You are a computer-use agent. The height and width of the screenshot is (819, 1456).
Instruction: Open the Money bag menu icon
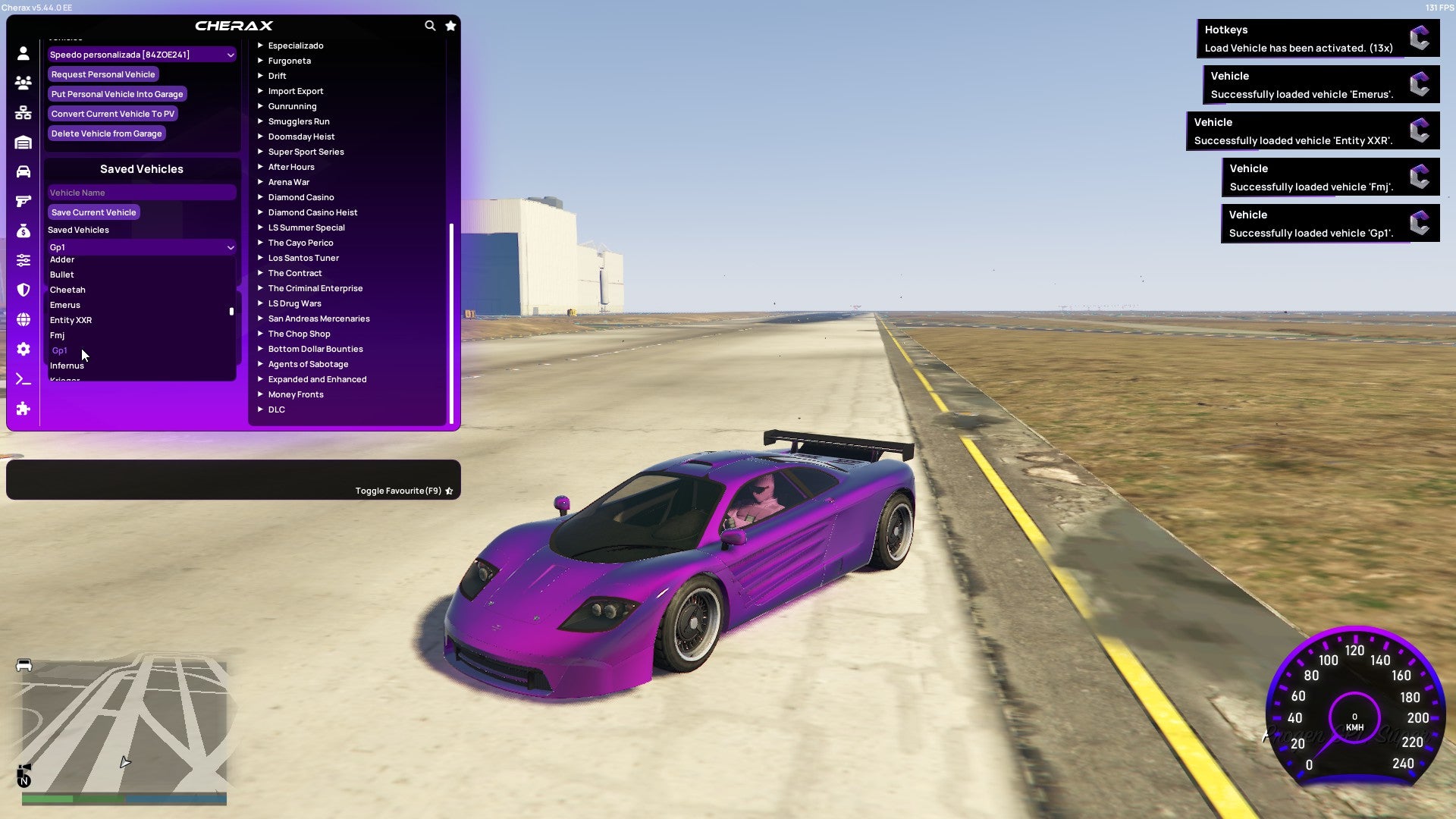(23, 232)
